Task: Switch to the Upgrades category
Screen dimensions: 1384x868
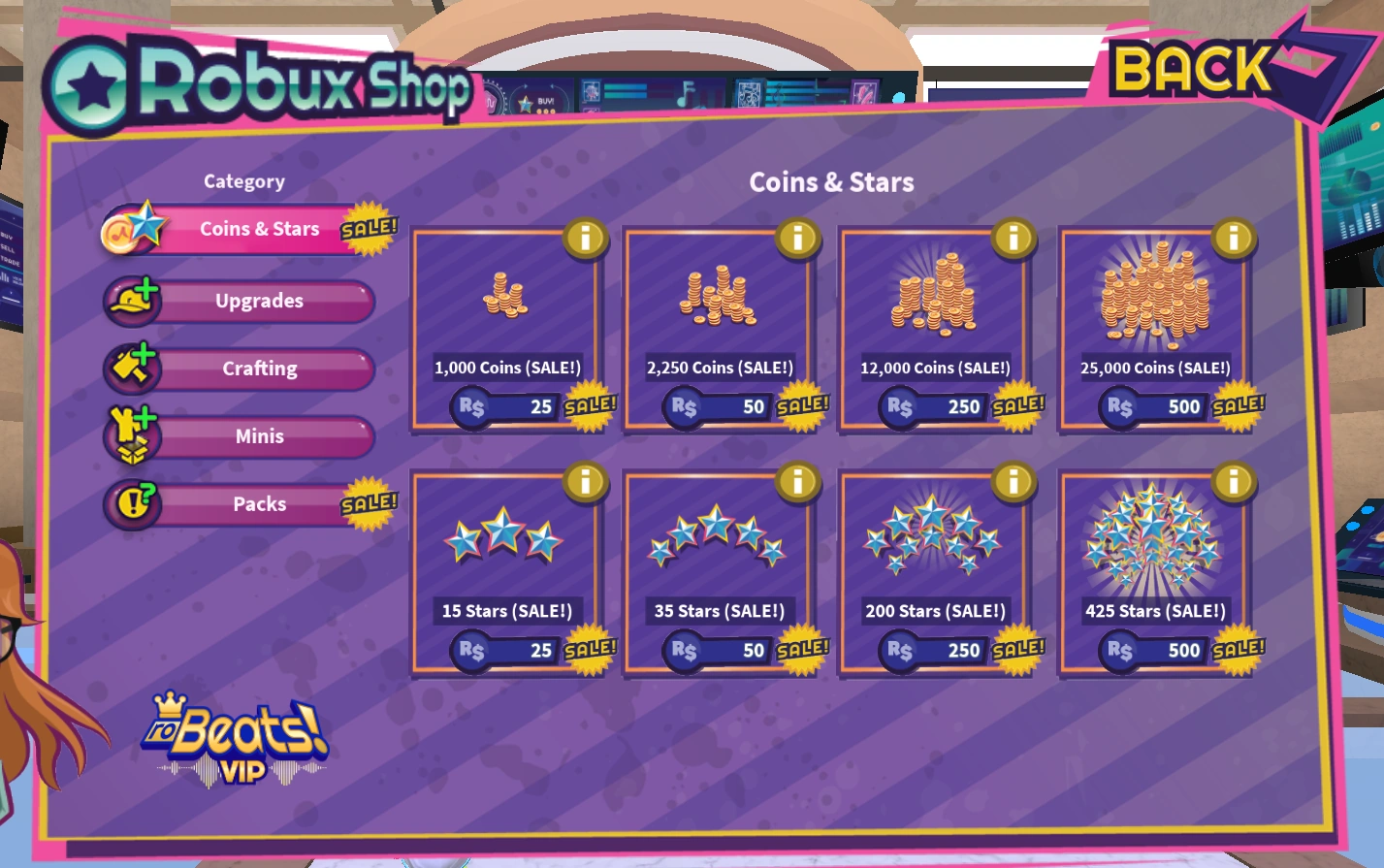Action: 260,301
